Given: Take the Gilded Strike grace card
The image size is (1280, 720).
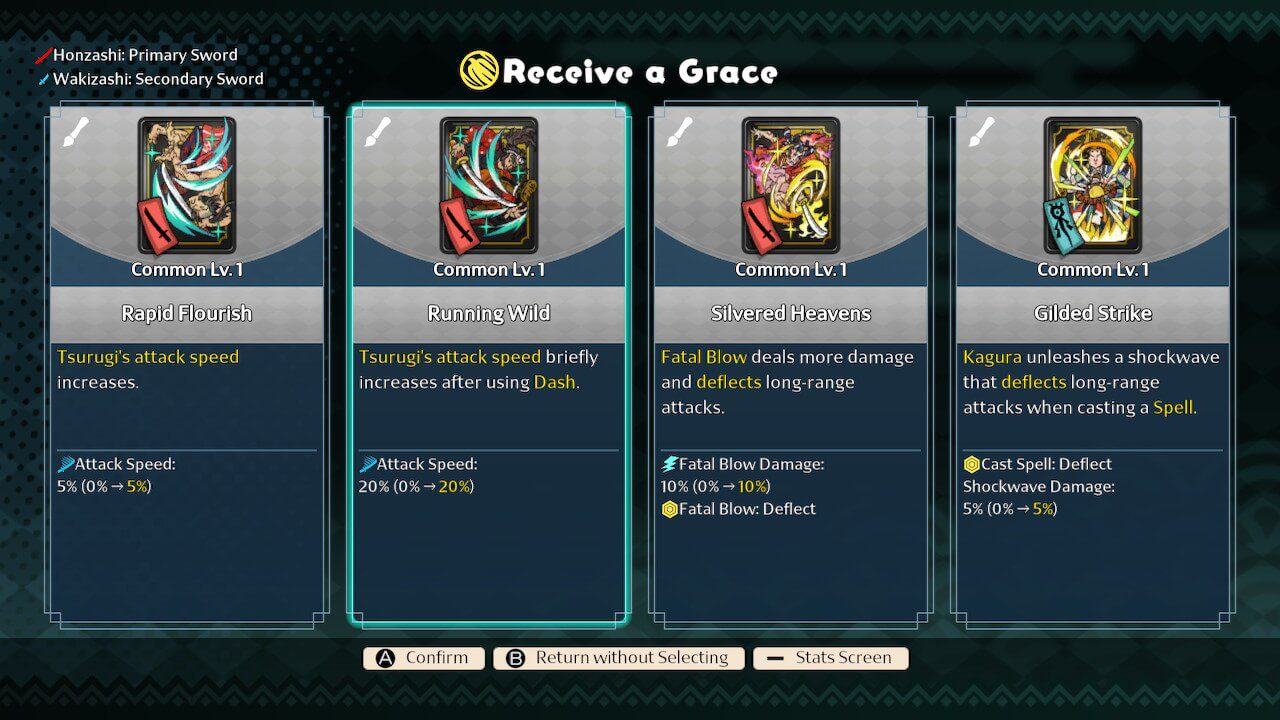Looking at the screenshot, I should 1093,365.
